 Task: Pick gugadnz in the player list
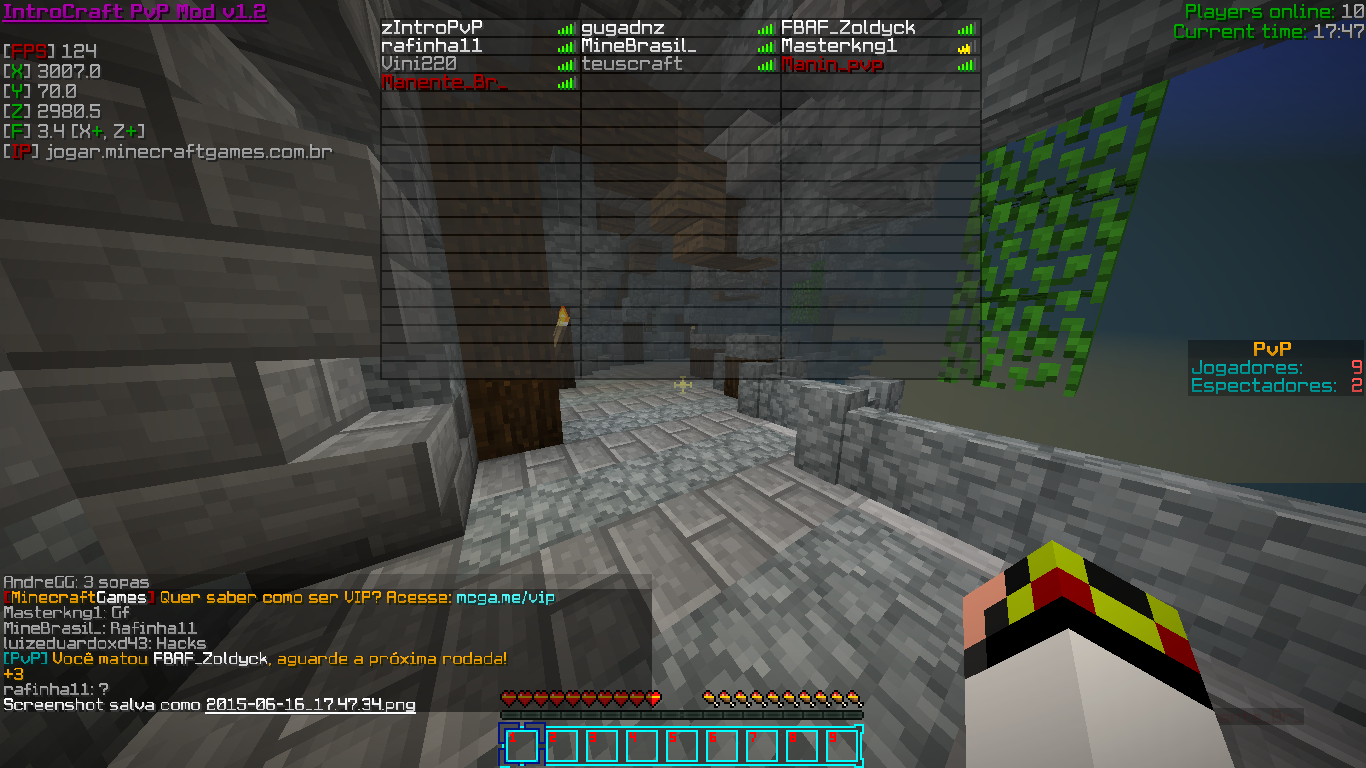(x=622, y=28)
